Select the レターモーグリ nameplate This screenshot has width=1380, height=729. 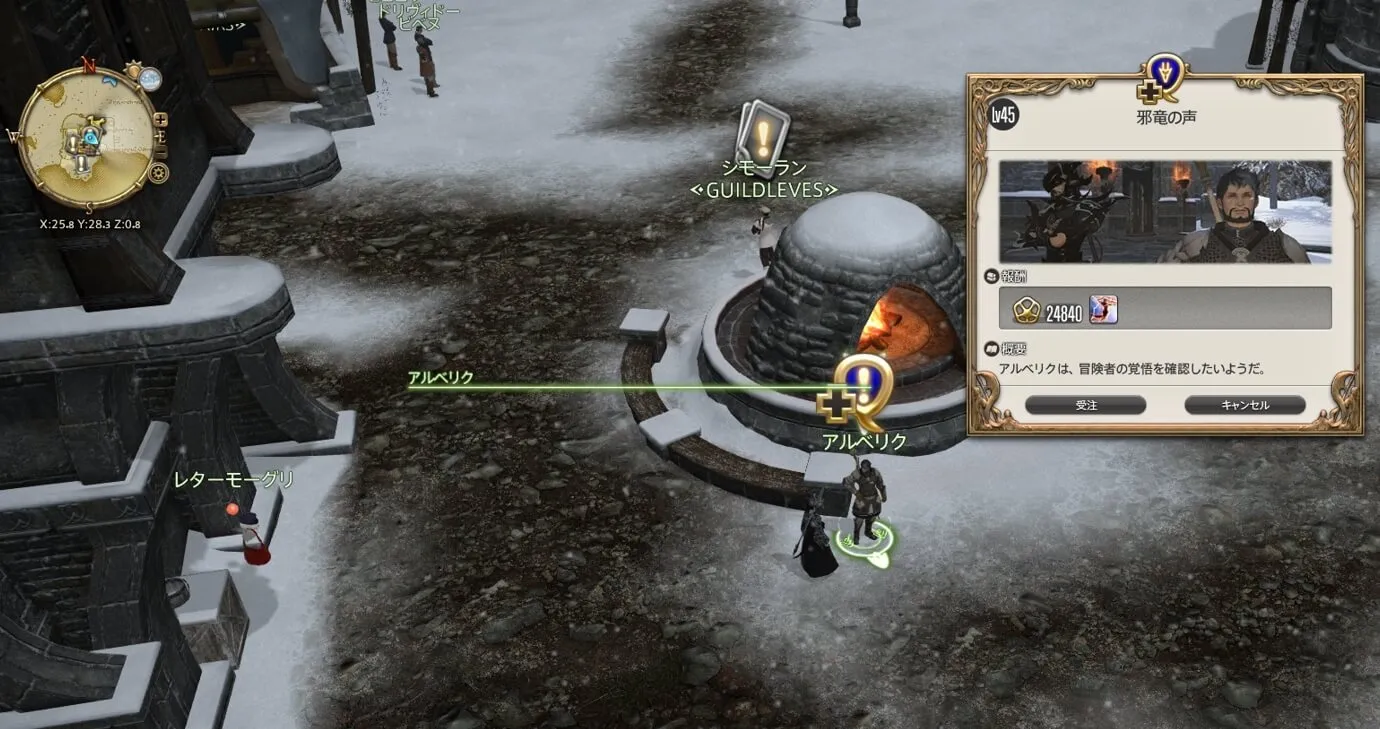234,480
